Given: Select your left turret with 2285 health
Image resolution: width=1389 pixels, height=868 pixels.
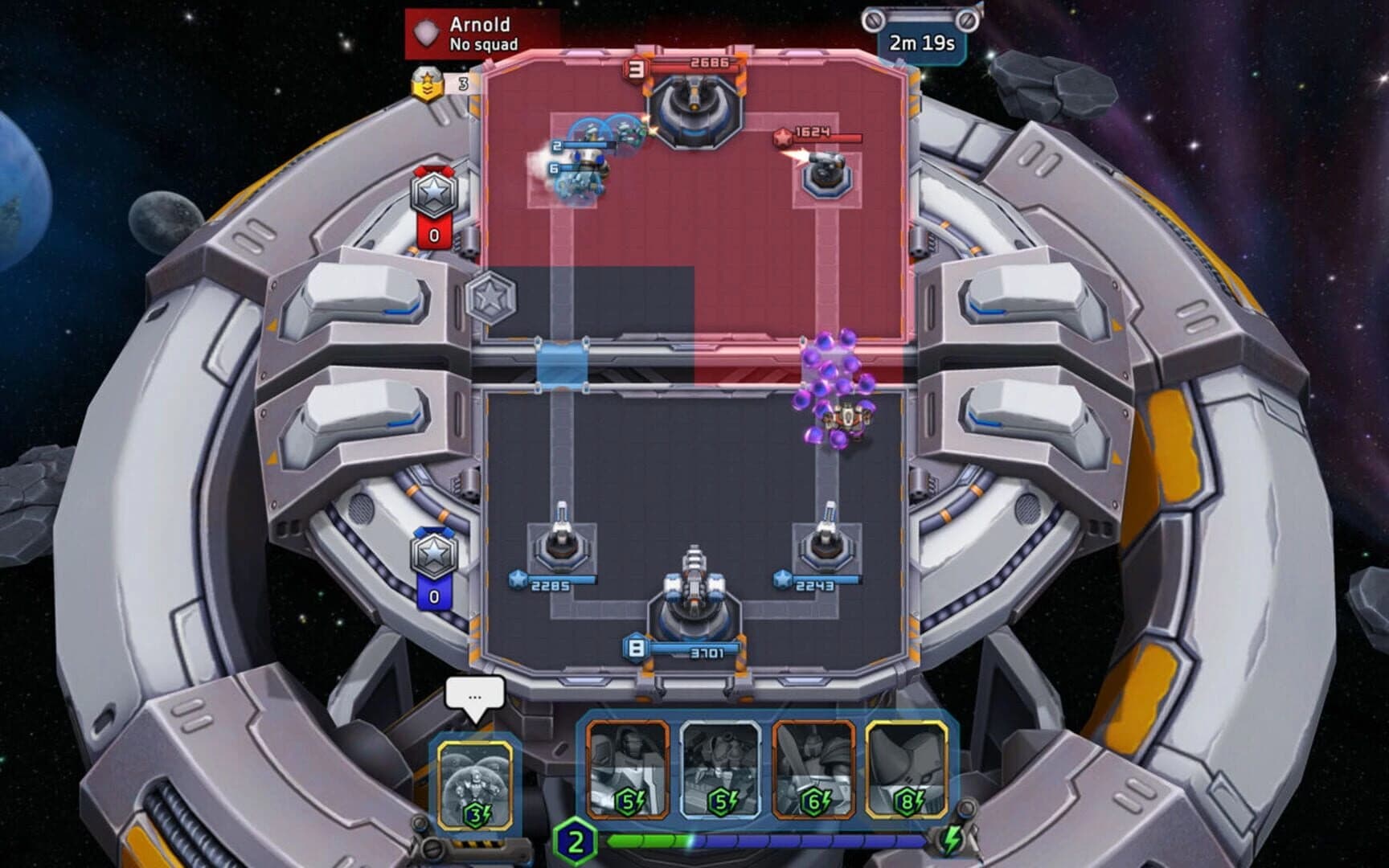Looking at the screenshot, I should (563, 547).
